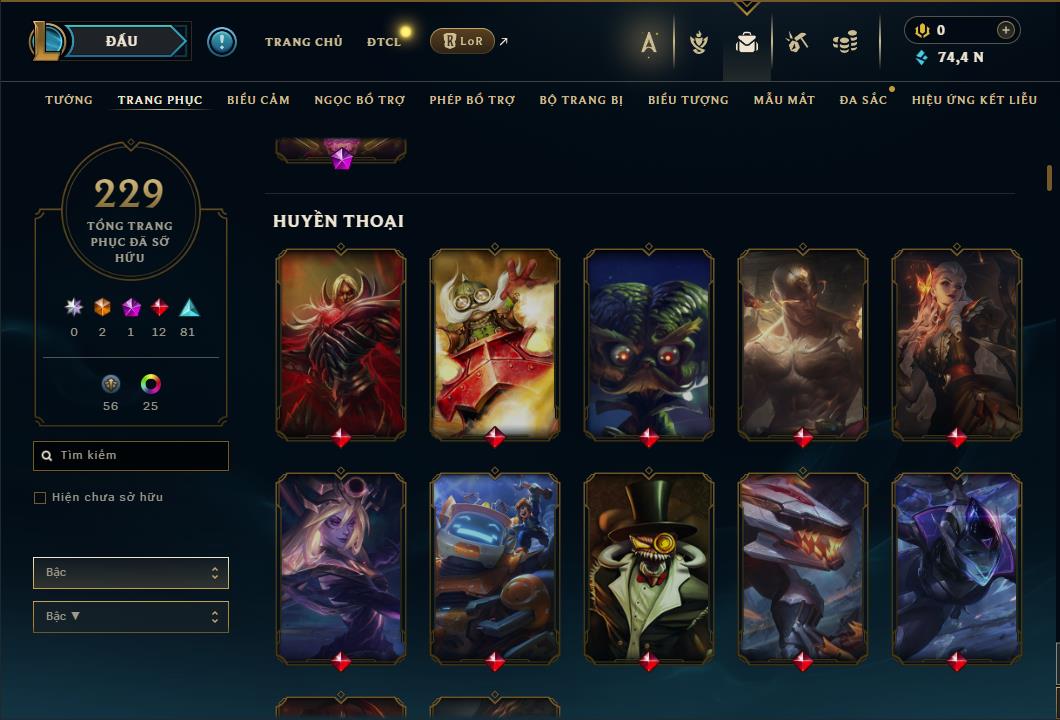Switch to the ĐA SẮC tab

[863, 100]
